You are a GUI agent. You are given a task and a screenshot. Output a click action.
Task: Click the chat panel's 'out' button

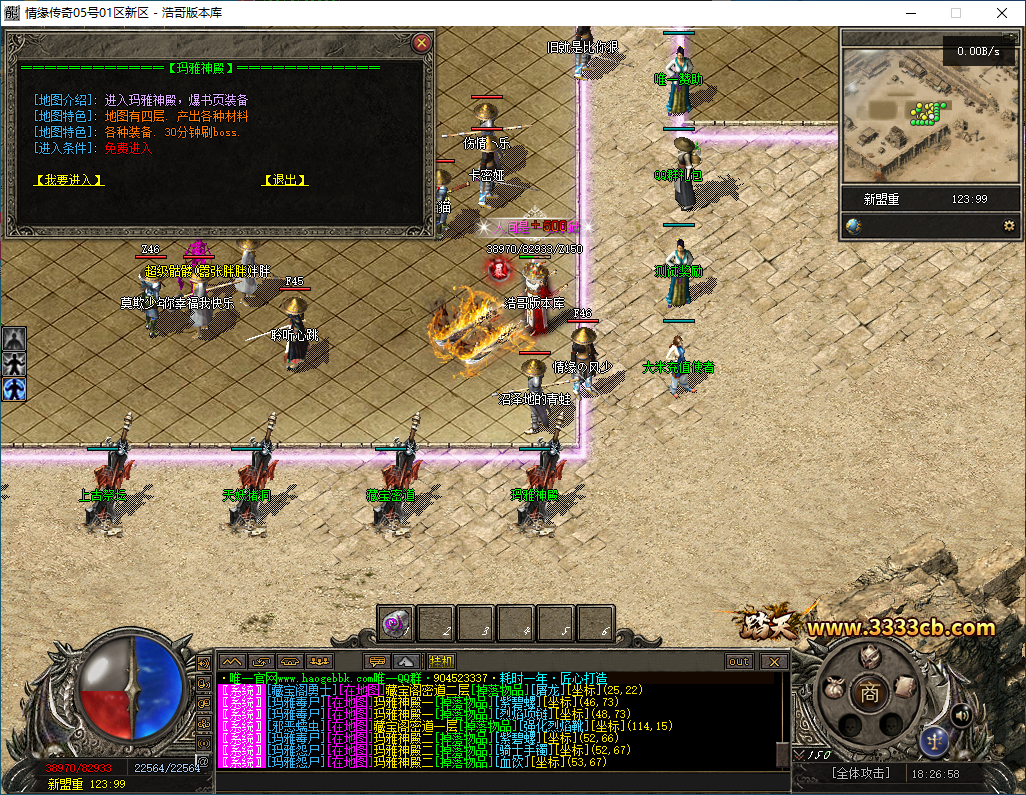(739, 661)
